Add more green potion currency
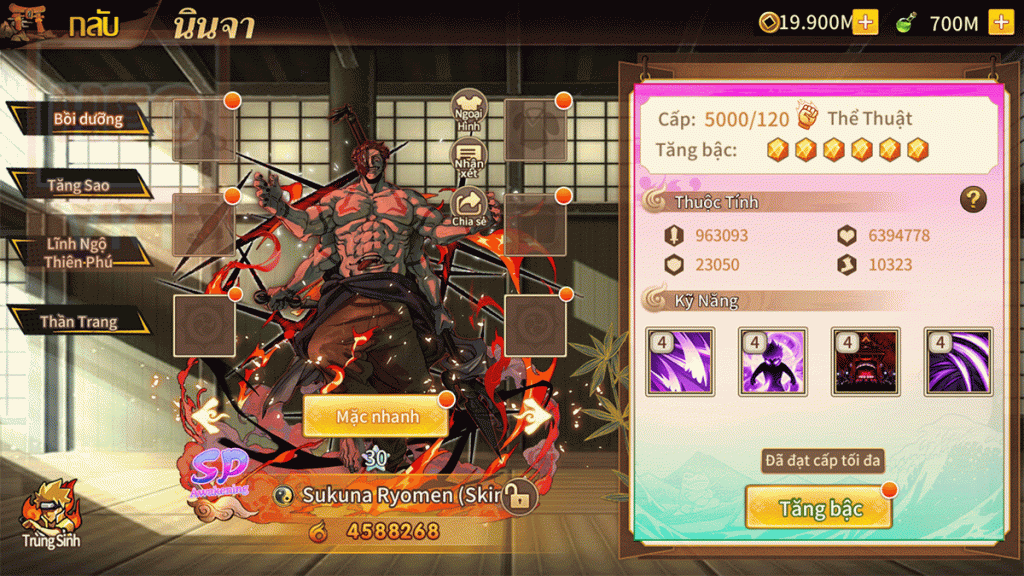The height and width of the screenshot is (576, 1024). pos(1000,22)
